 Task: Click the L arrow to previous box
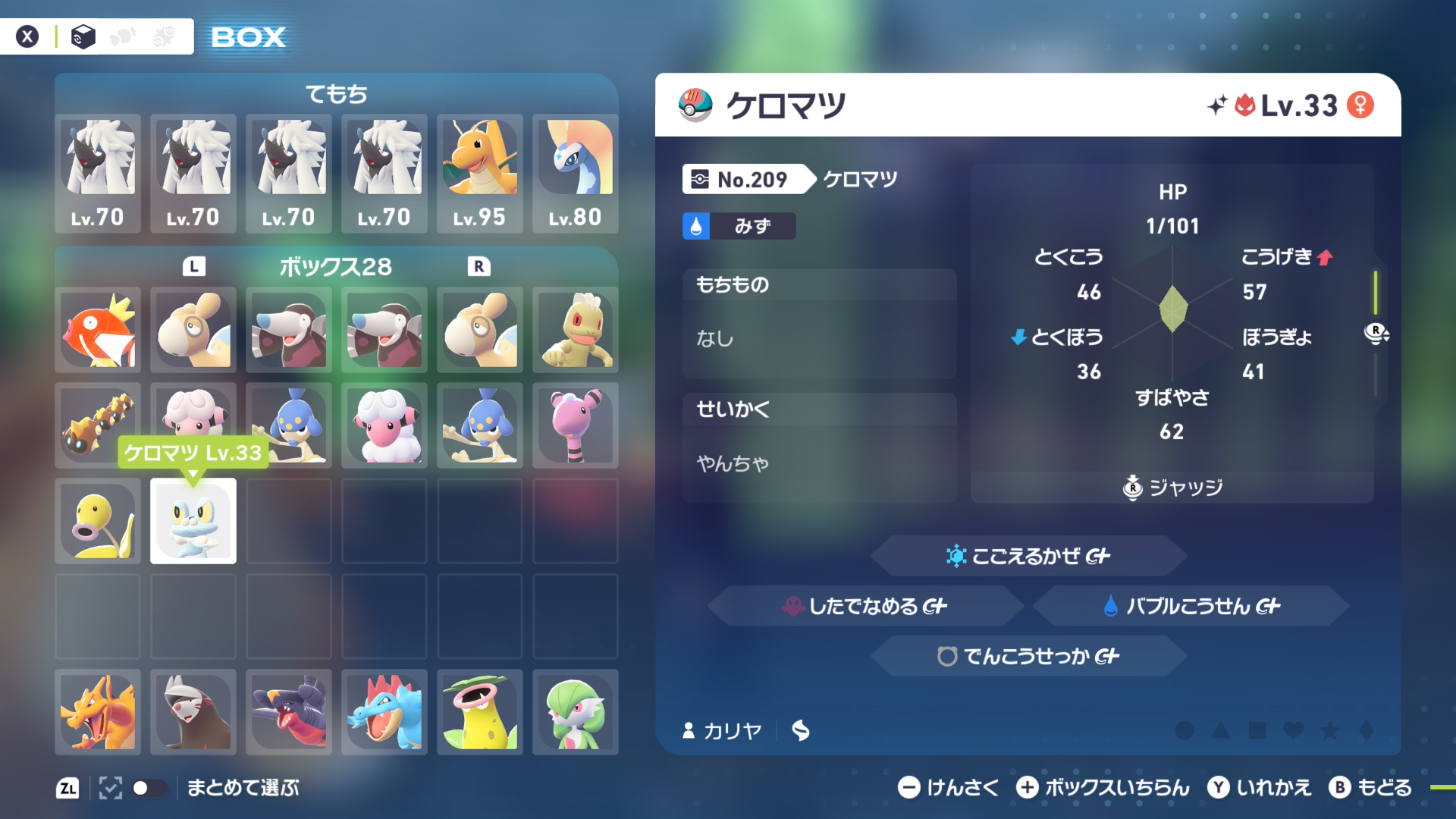tap(195, 267)
